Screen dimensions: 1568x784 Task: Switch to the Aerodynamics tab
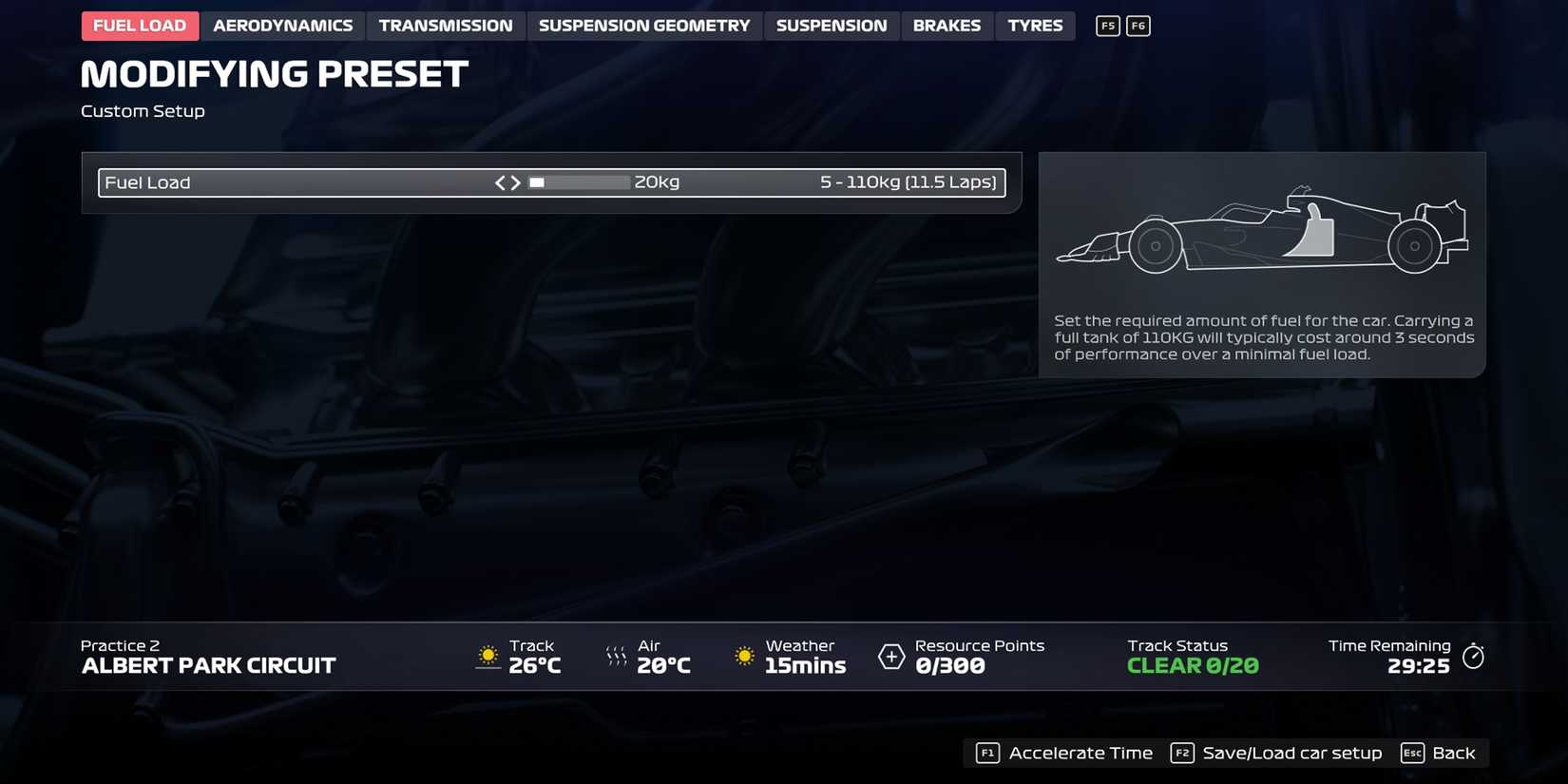click(282, 26)
